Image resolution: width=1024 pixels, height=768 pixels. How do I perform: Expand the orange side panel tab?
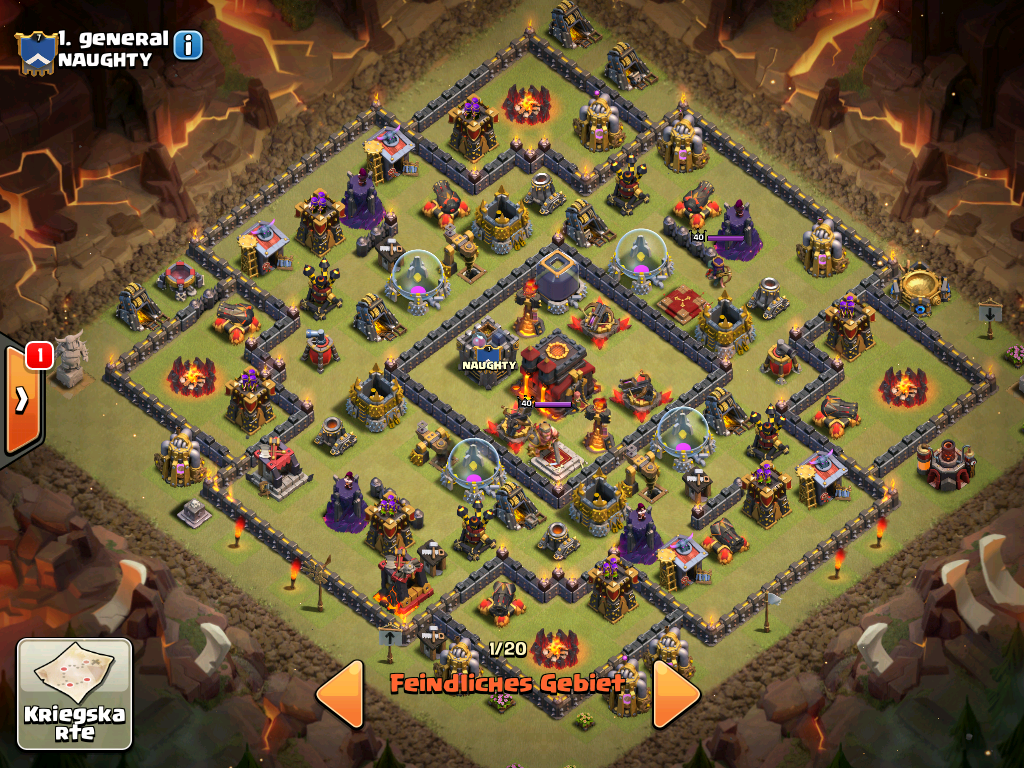coord(21,400)
